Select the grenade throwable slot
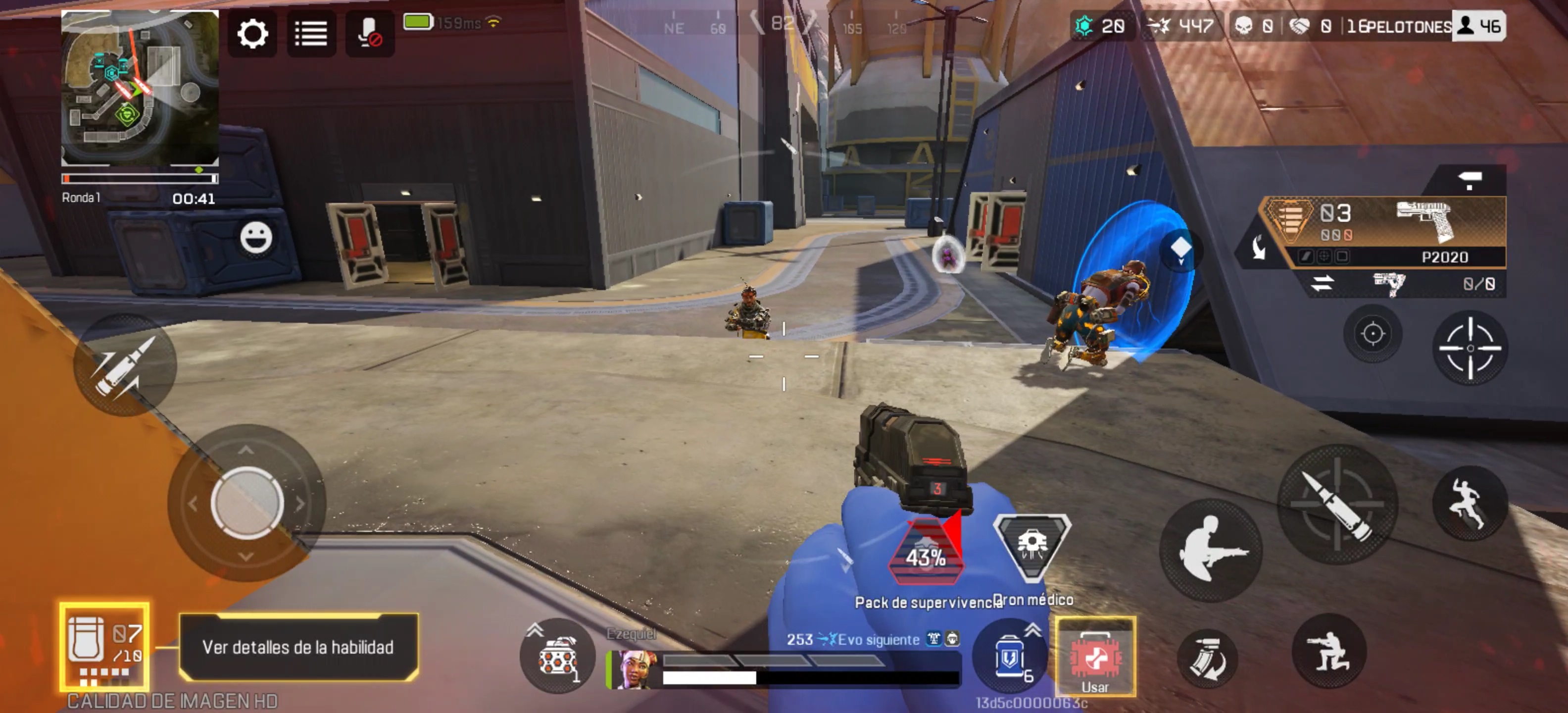 click(x=556, y=657)
